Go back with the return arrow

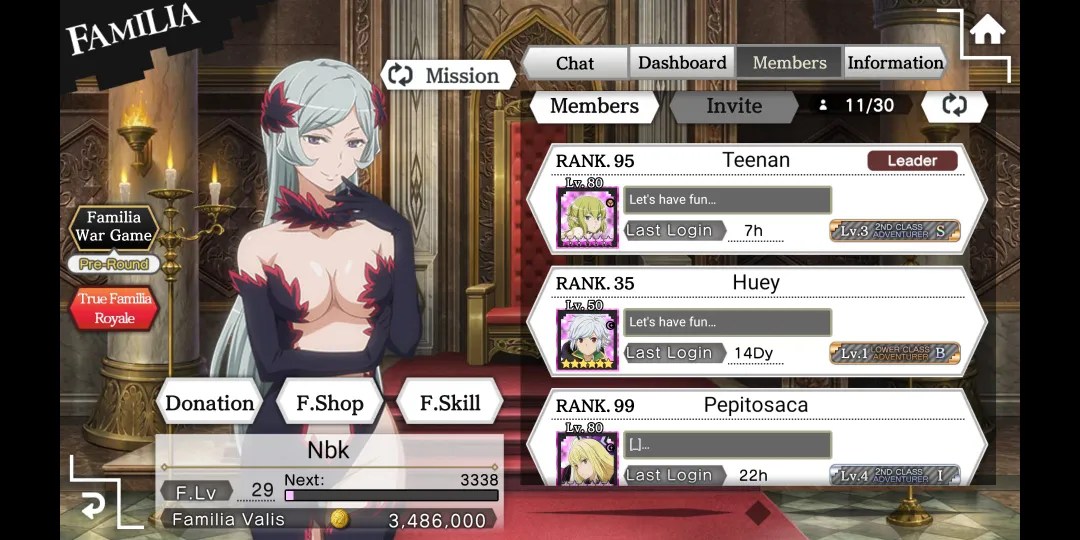click(92, 505)
